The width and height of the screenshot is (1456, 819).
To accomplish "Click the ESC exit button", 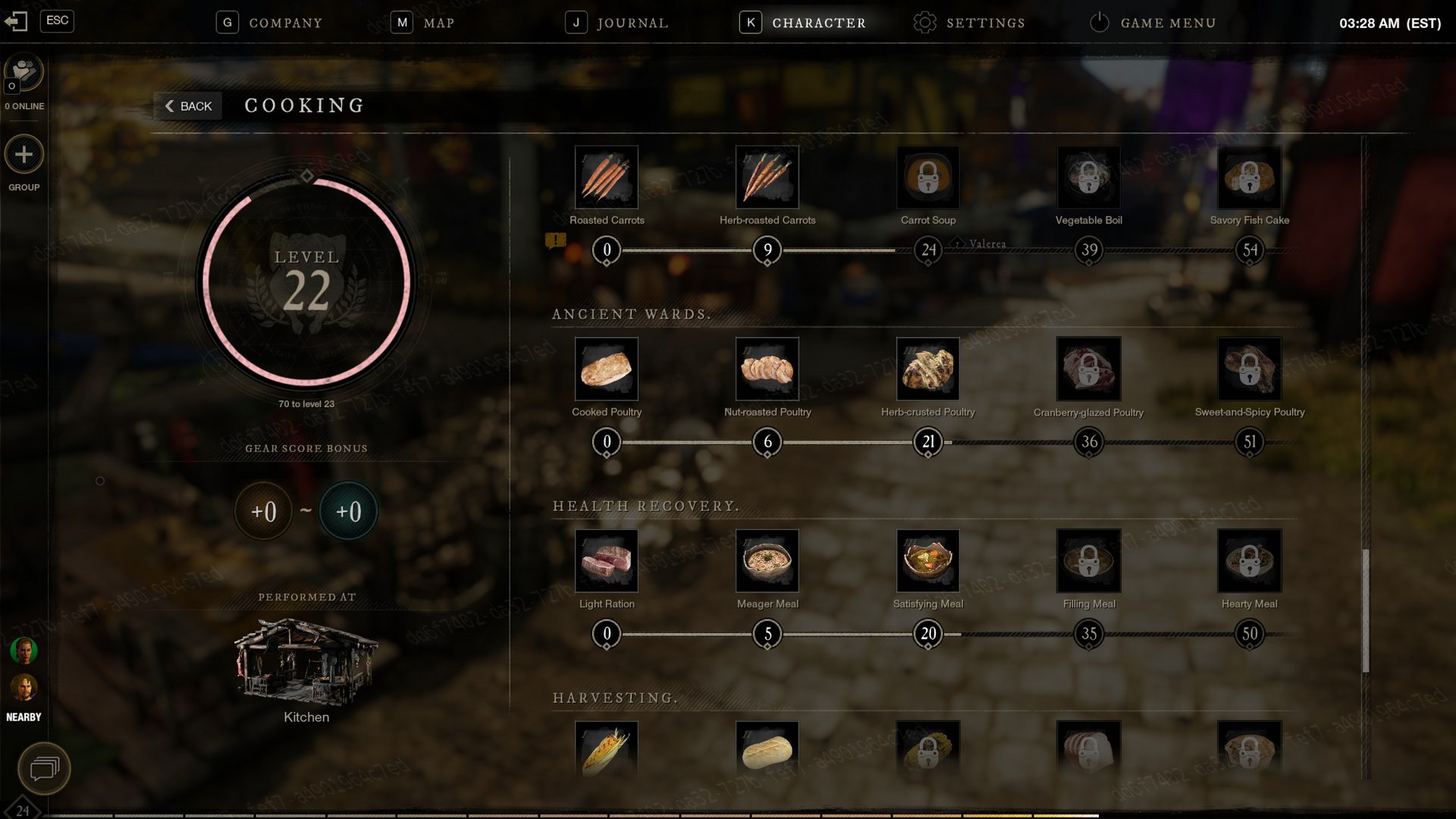I will pos(57,20).
